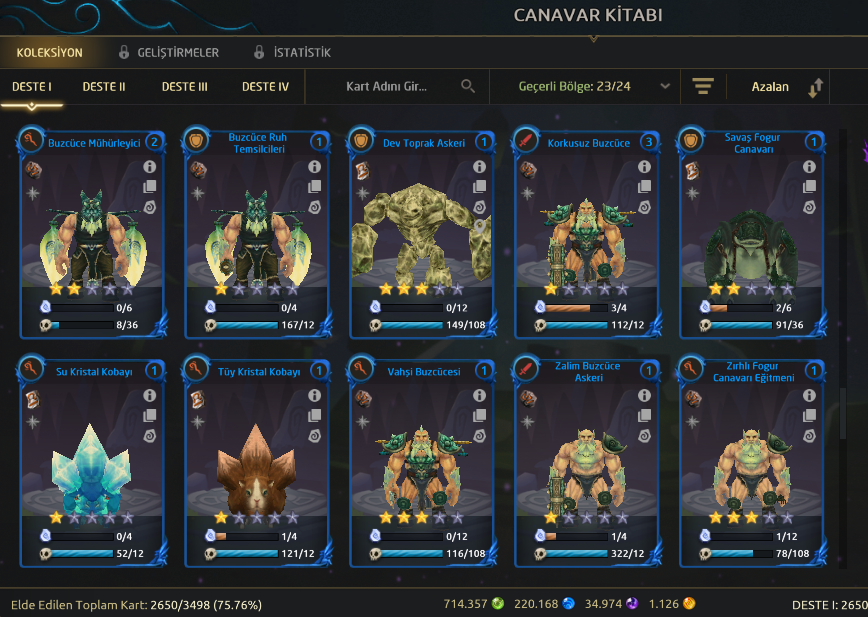Choose the Deste IV tab
868x617 pixels.
(x=265, y=87)
